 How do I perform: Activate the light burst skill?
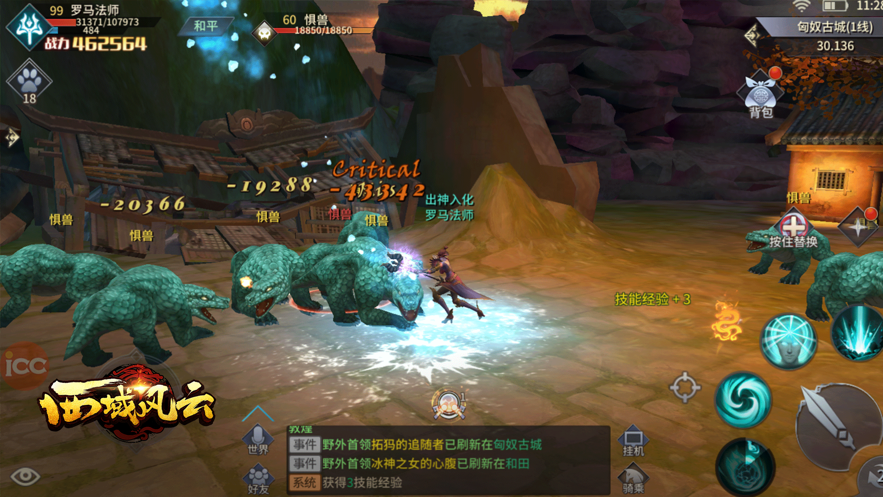point(858,332)
